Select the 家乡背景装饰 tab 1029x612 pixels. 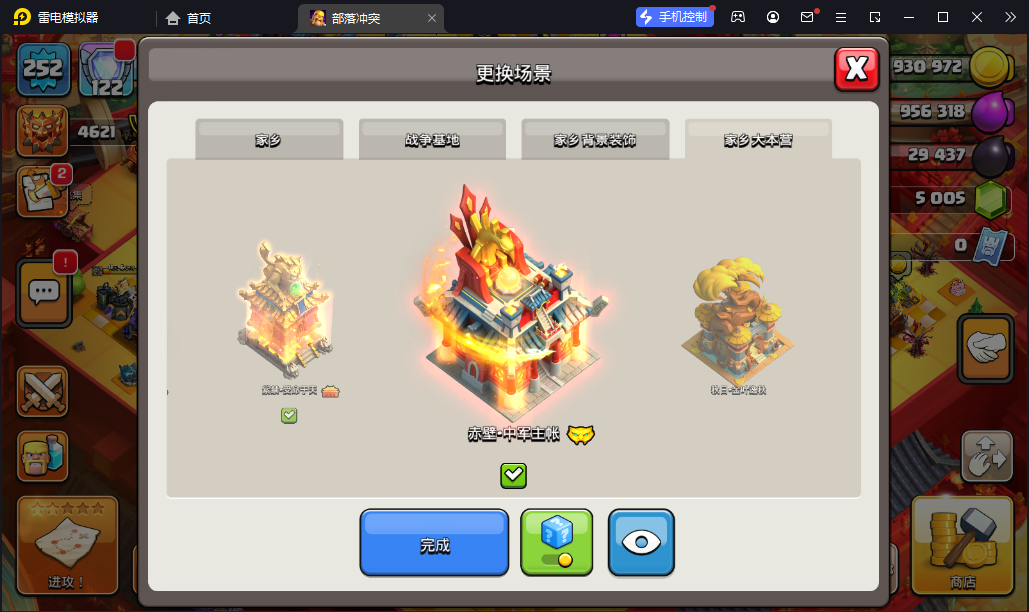tap(595, 140)
